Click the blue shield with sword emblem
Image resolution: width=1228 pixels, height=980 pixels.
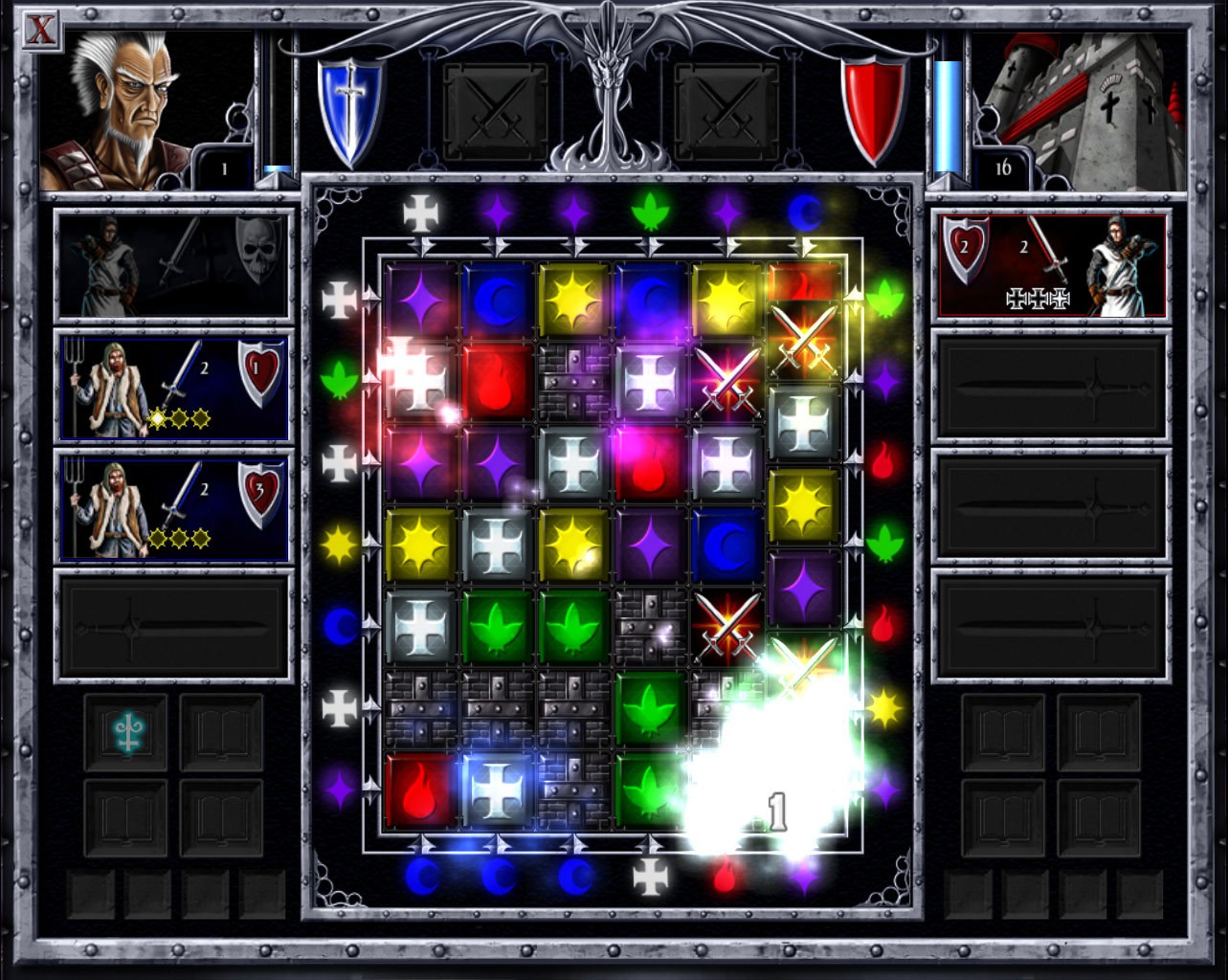[349, 107]
